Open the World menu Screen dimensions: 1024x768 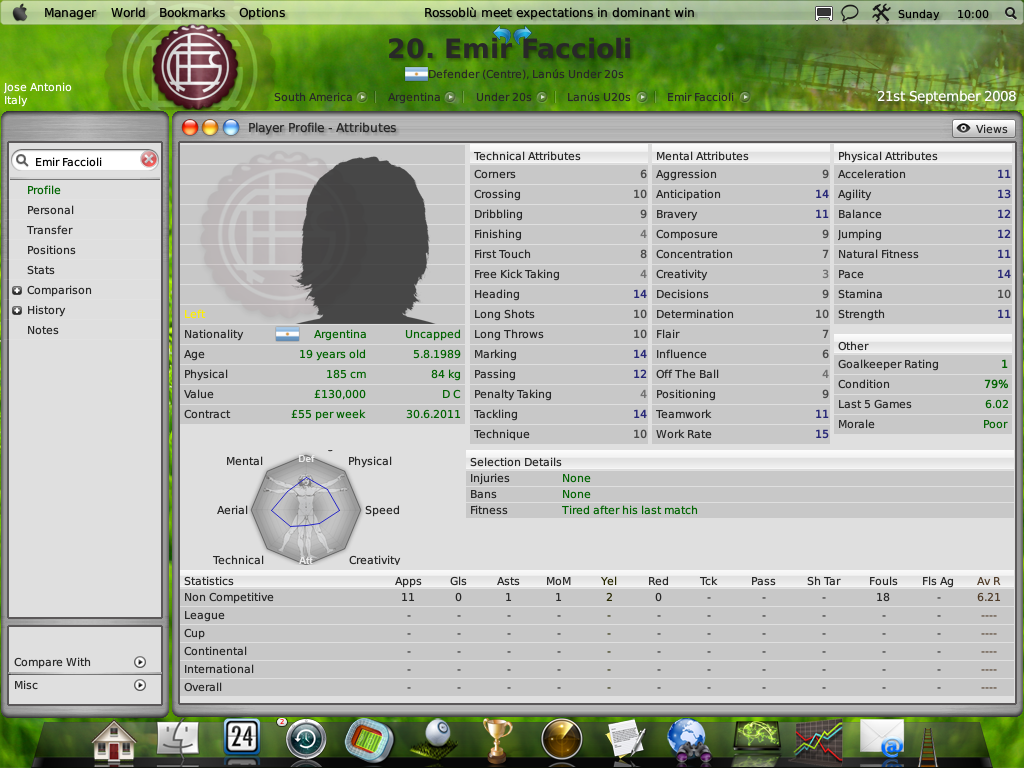coord(128,13)
